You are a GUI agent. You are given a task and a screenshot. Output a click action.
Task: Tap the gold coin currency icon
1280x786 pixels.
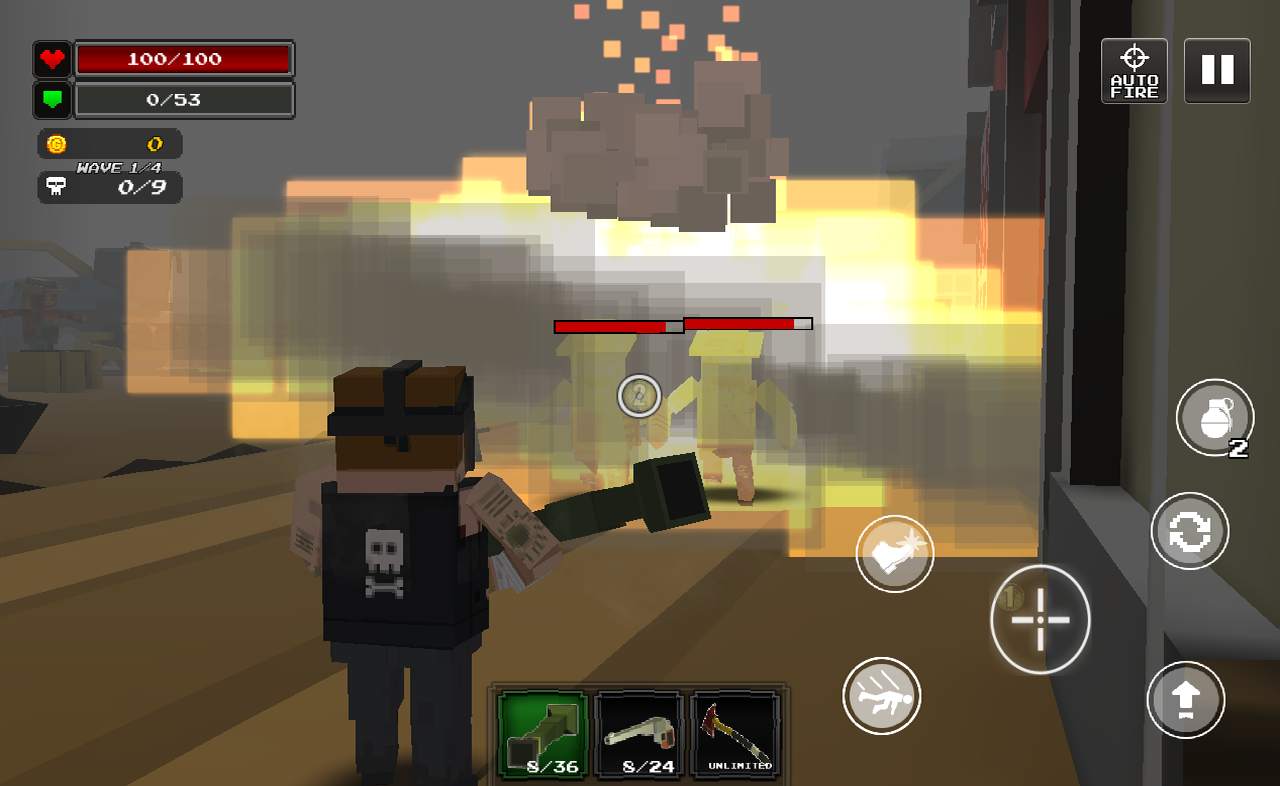[55, 143]
